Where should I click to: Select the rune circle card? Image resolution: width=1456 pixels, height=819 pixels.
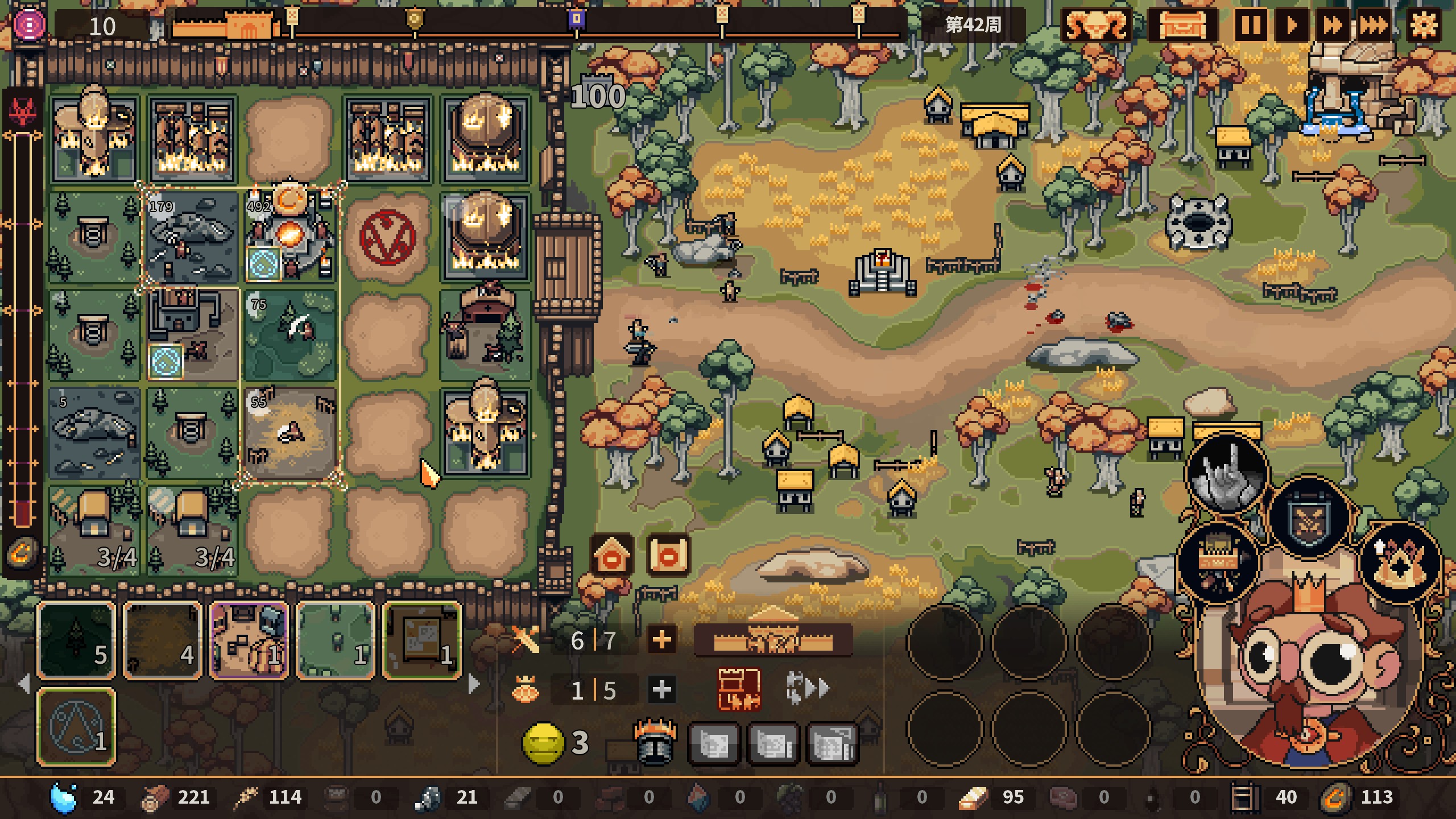[77, 726]
